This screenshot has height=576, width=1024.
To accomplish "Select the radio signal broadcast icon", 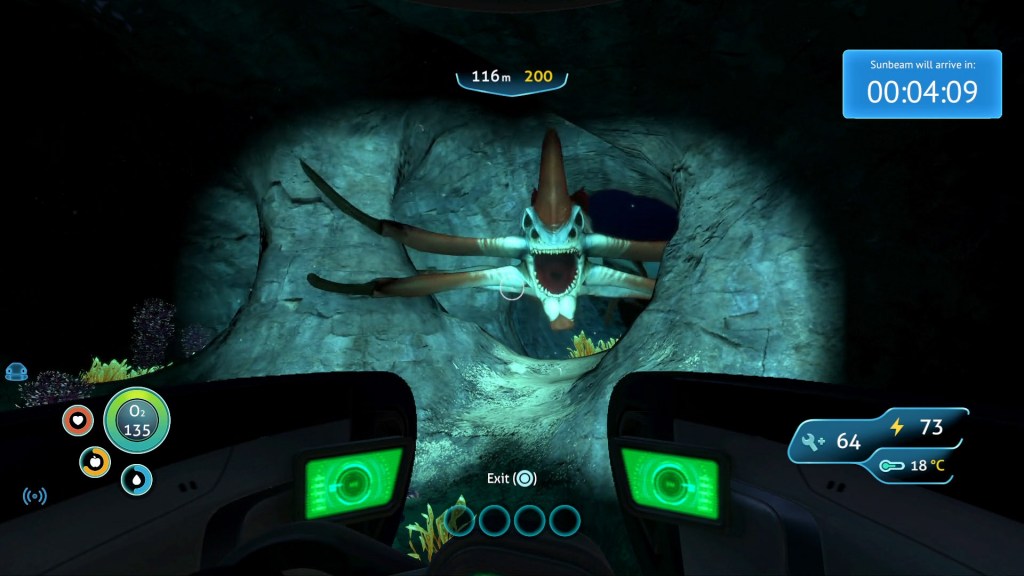I will (x=35, y=495).
